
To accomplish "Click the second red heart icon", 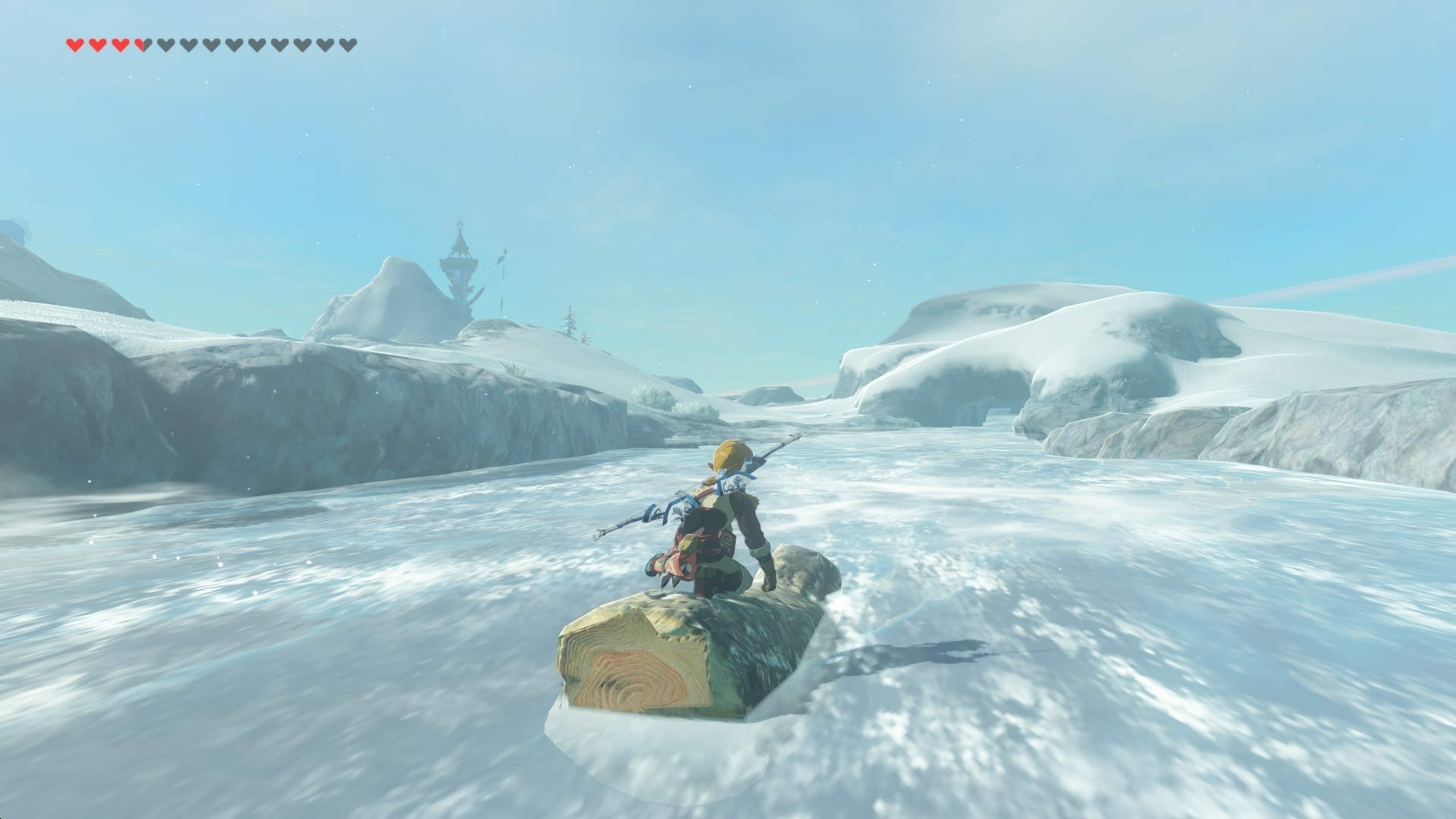I will (99, 44).
